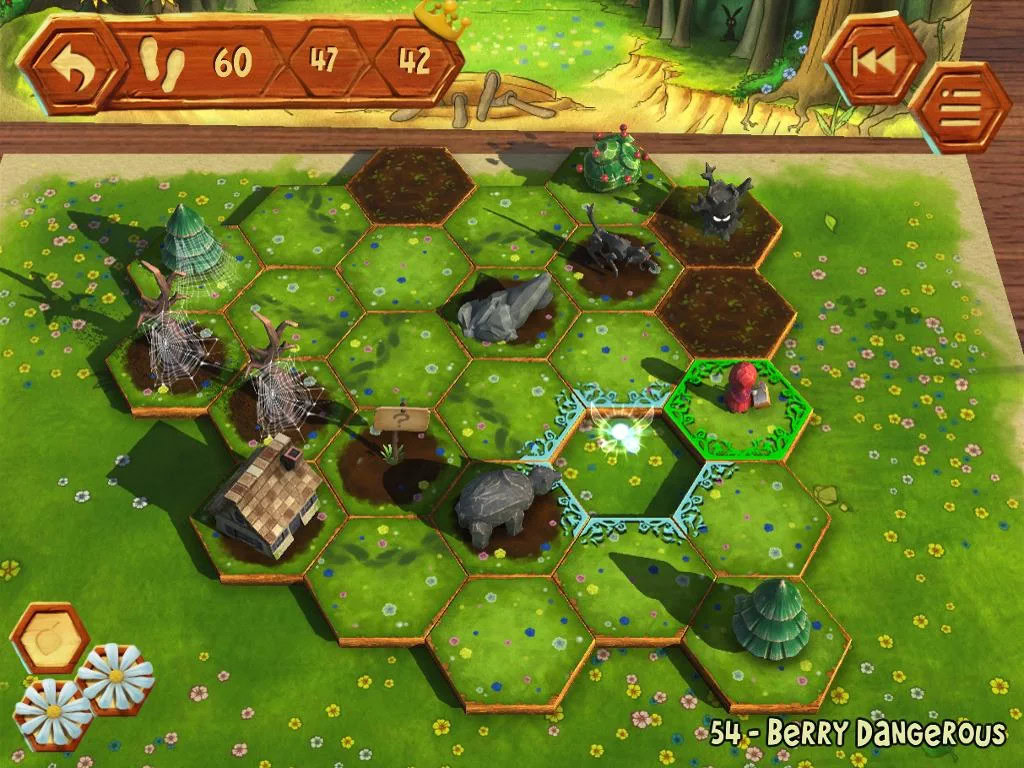Viewport: 1024px width, 768px height.
Task: Select the berry bush tile
Action: (609, 168)
